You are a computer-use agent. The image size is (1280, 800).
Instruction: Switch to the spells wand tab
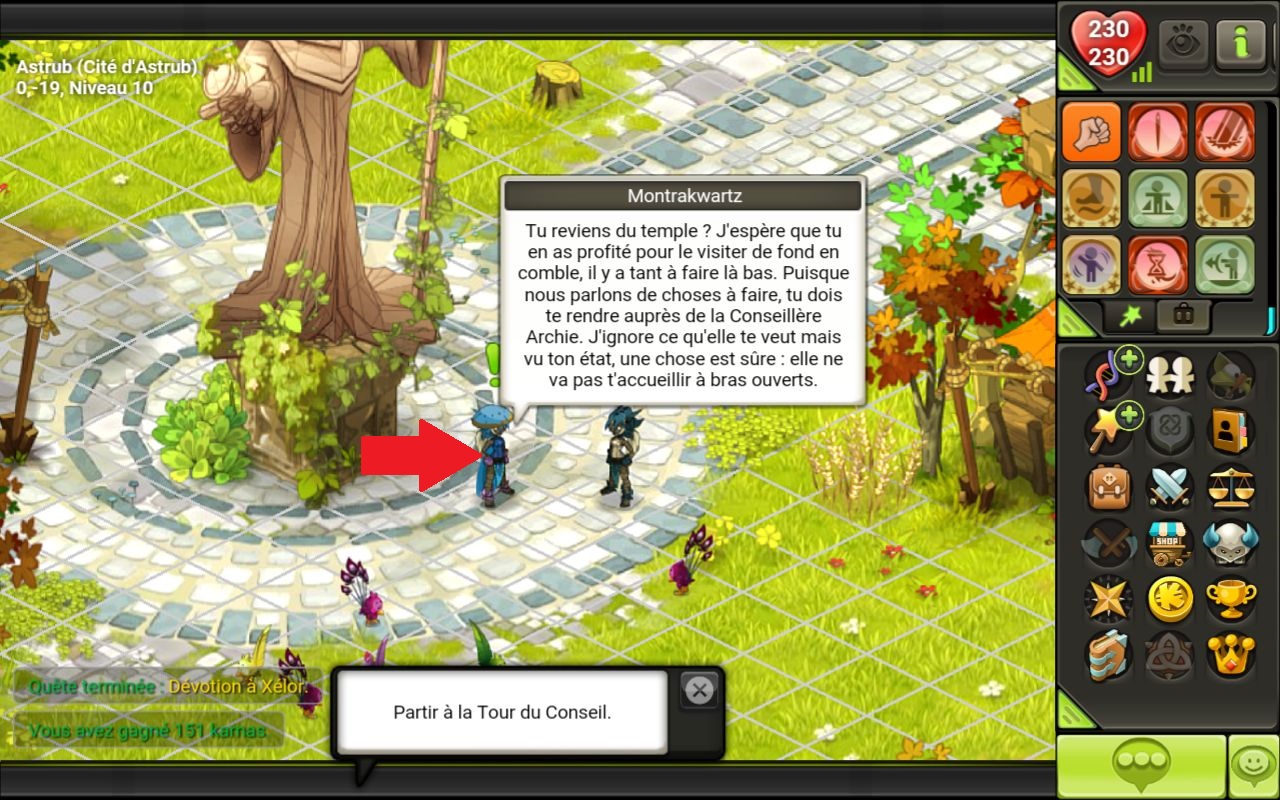point(1129,316)
